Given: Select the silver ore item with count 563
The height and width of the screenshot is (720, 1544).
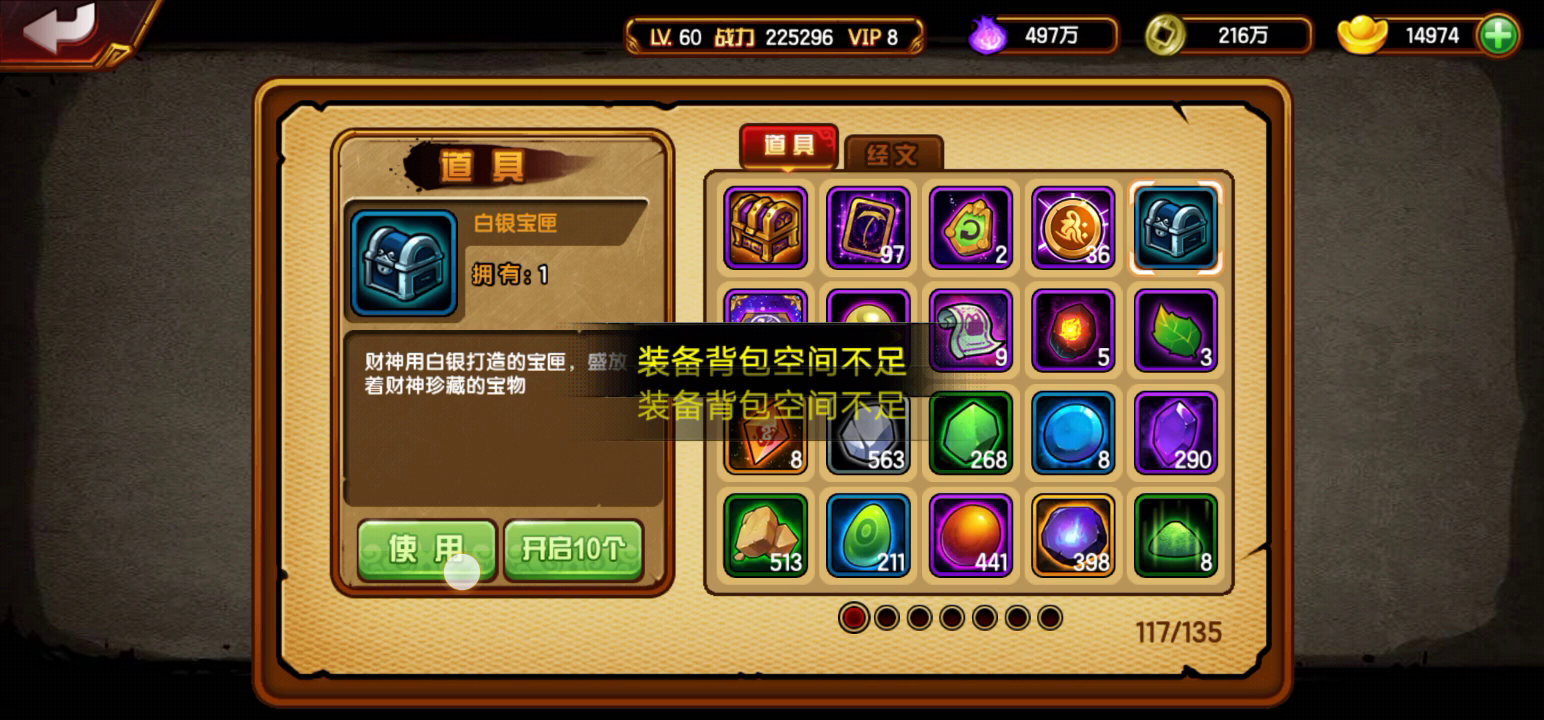Looking at the screenshot, I should 868,434.
